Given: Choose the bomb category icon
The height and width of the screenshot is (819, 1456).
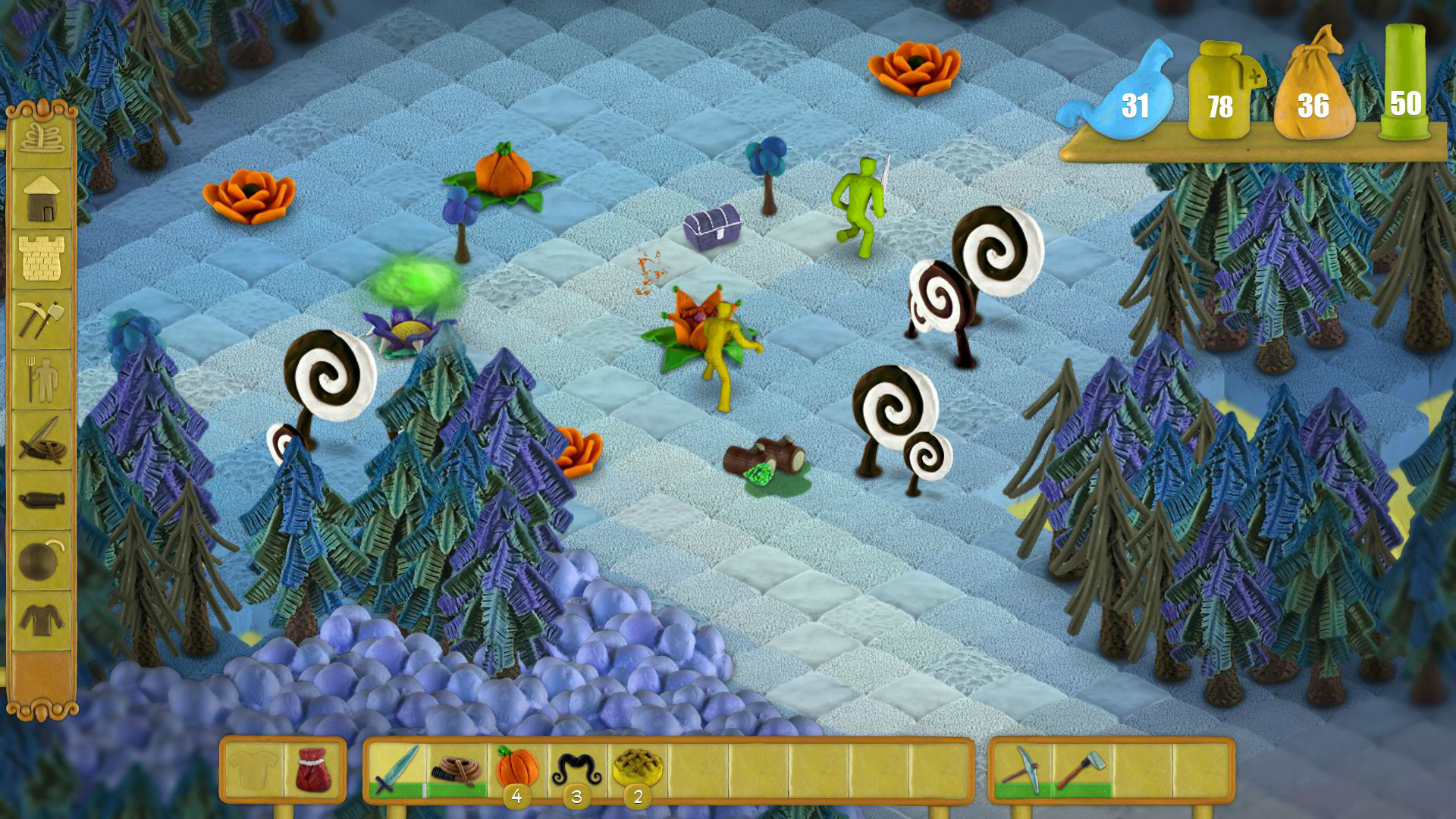Looking at the screenshot, I should 42,561.
